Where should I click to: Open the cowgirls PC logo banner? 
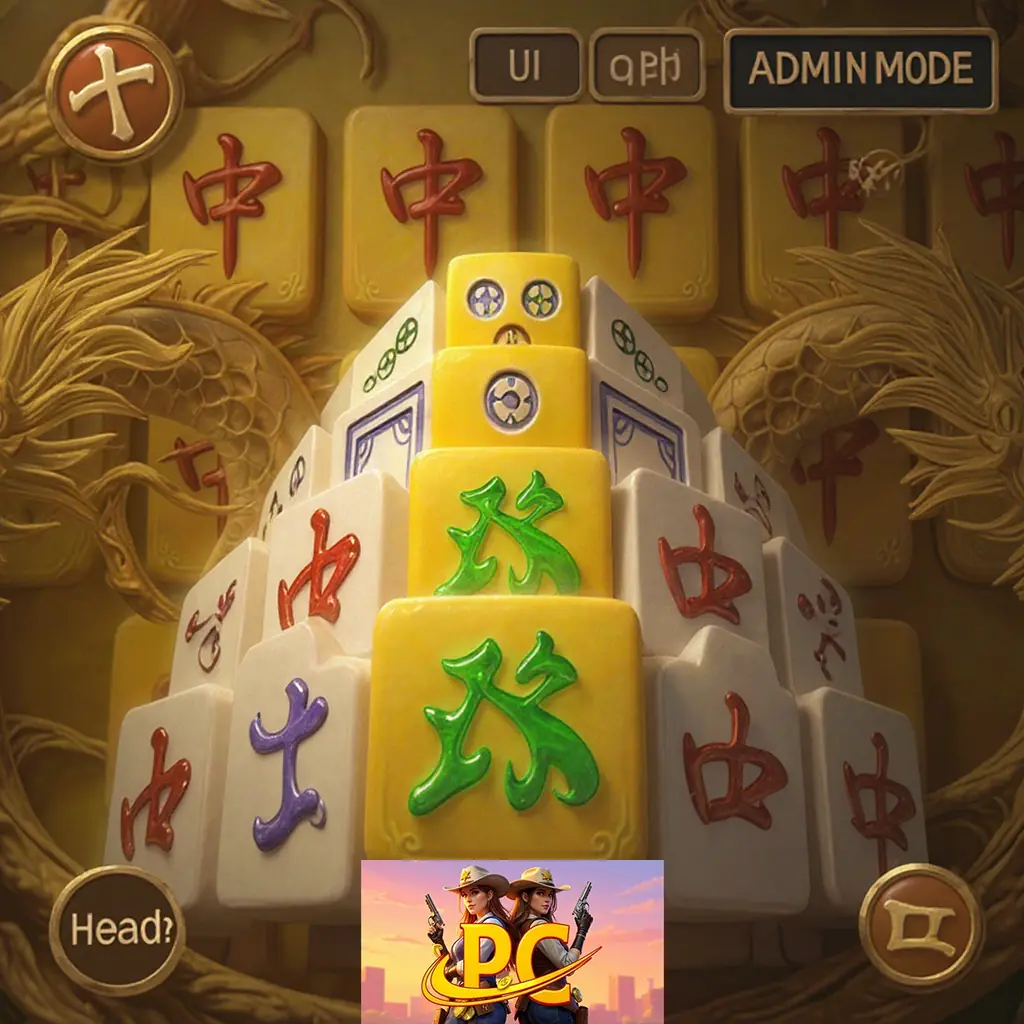click(x=512, y=940)
